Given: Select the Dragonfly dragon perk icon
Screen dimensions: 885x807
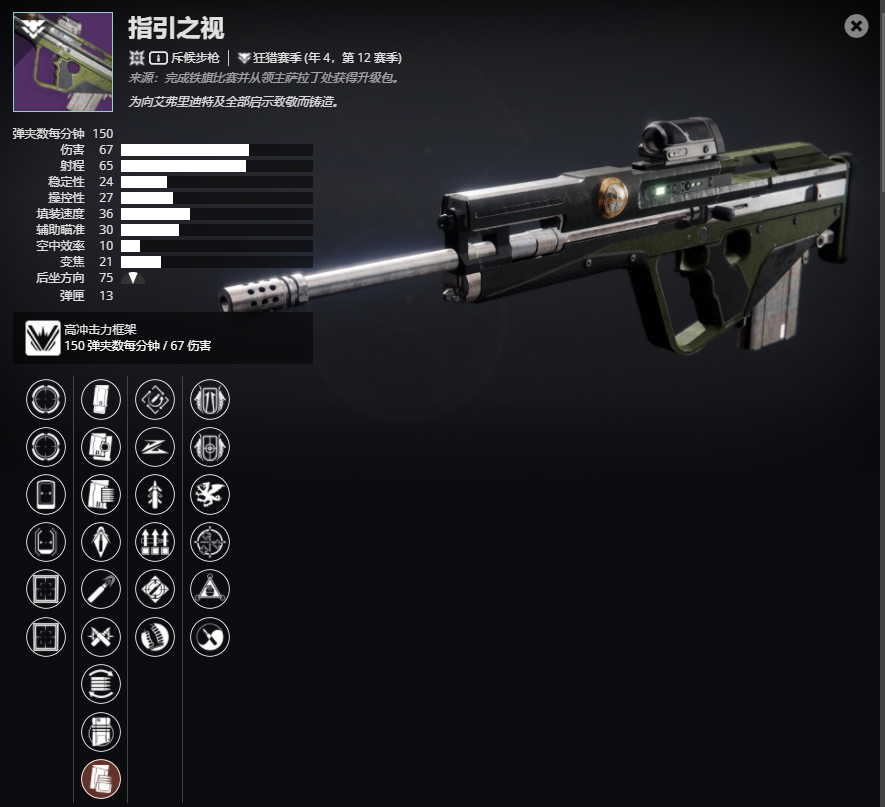Looking at the screenshot, I should point(209,493).
